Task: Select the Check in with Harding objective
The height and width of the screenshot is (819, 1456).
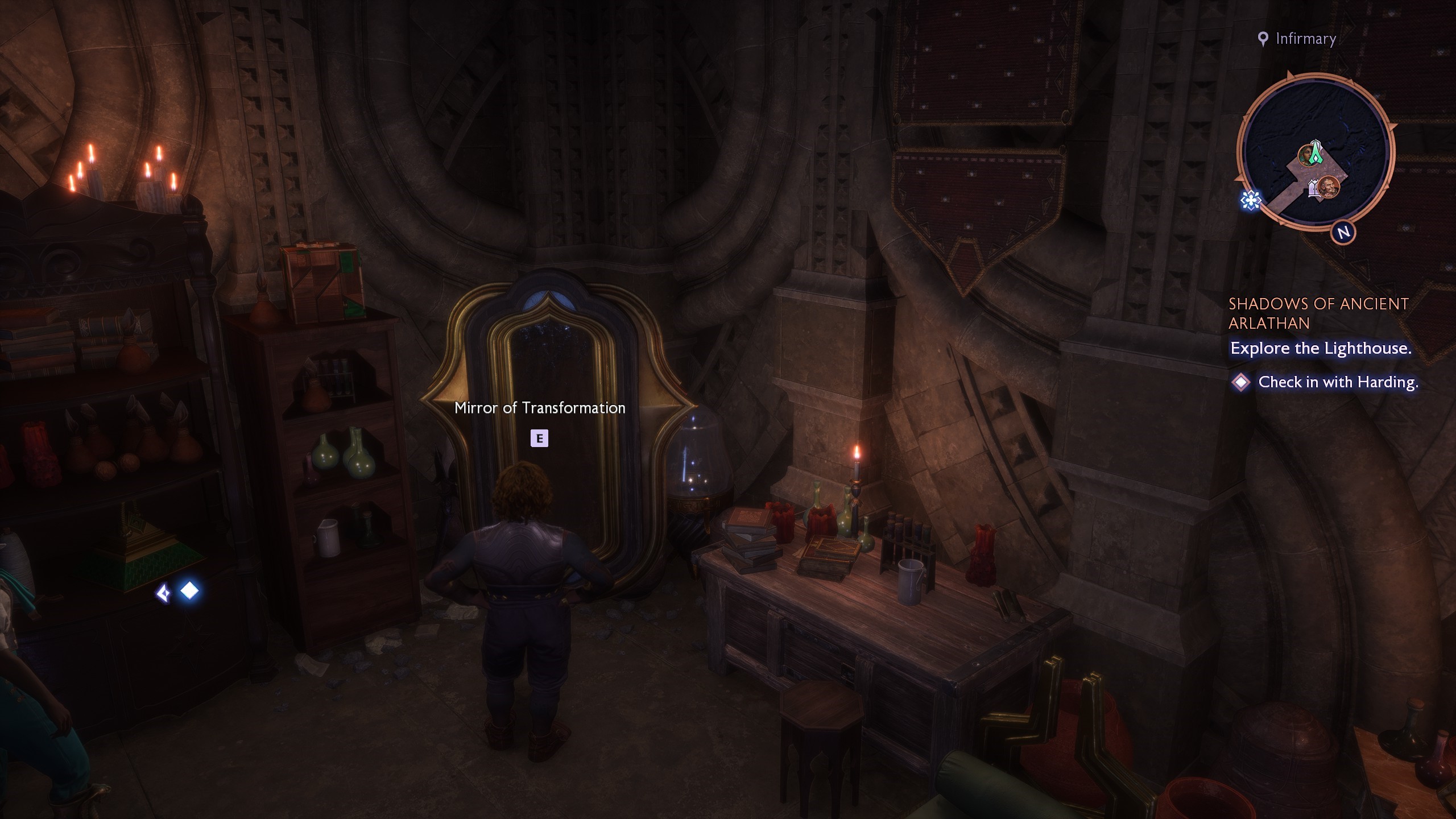Action: 1338,382
